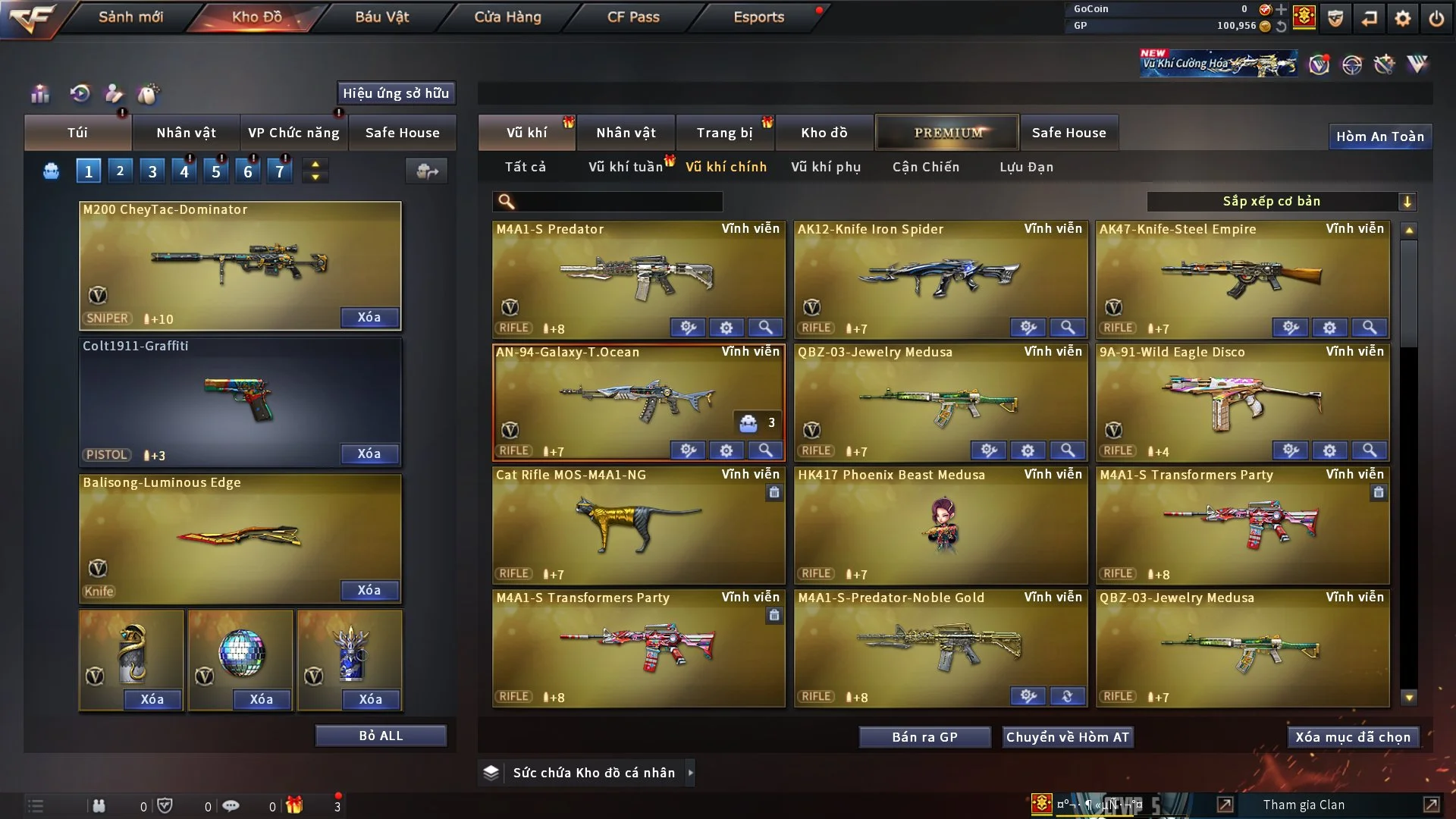Open the Hòm An Toàn safe box
The image size is (1456, 819).
tap(1379, 136)
